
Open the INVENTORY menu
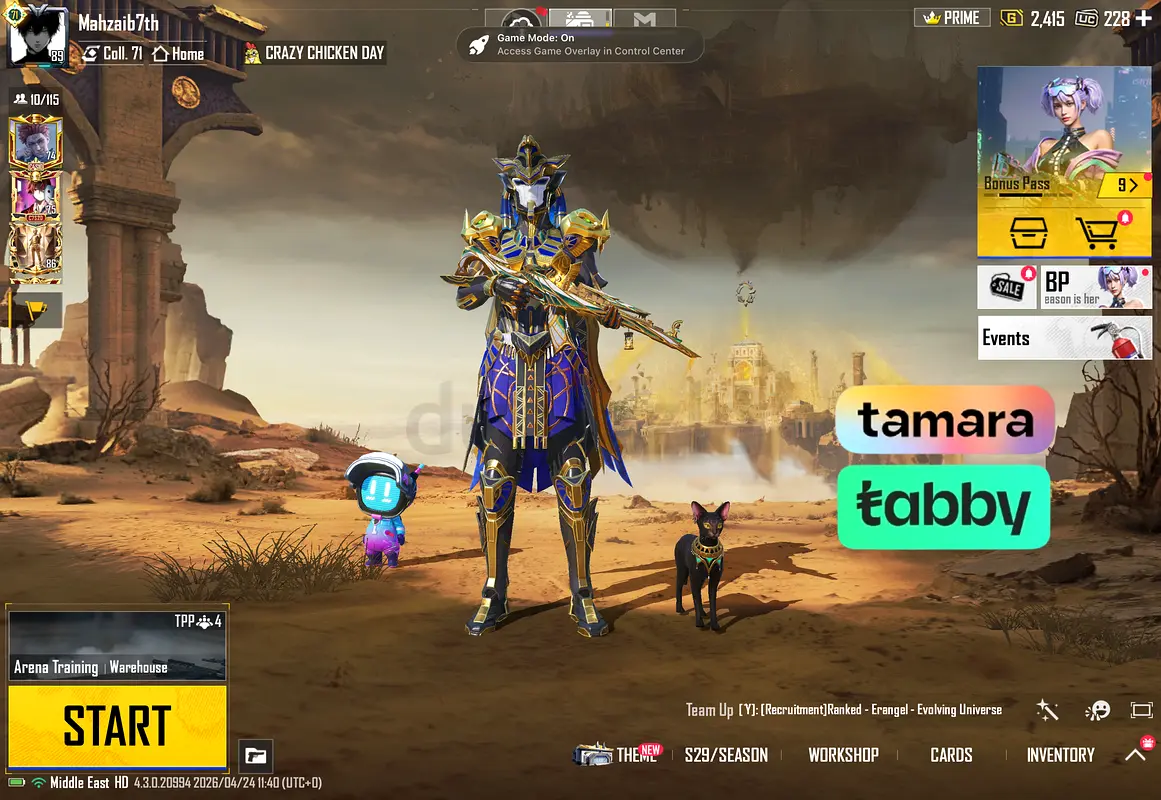click(x=1060, y=755)
